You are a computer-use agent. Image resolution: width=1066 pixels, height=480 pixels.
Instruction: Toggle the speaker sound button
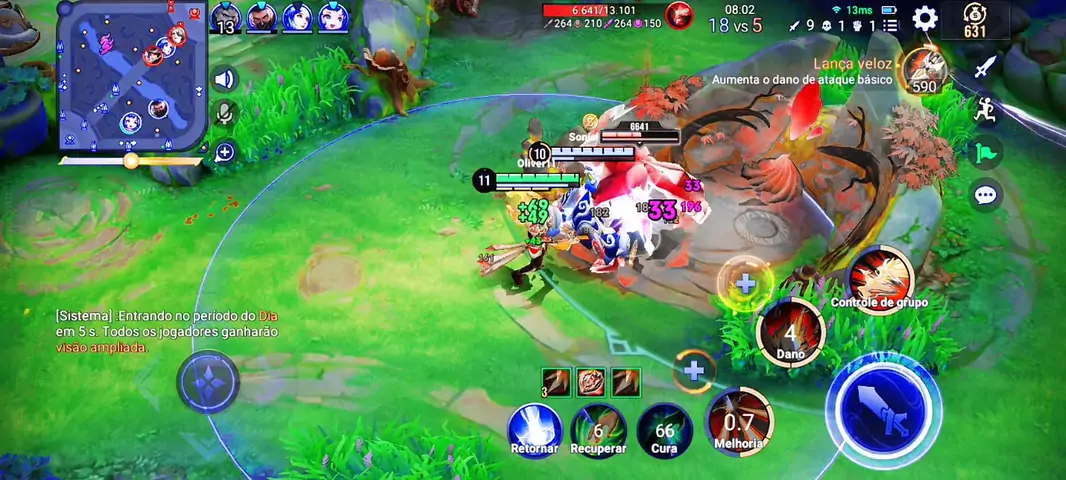(225, 80)
